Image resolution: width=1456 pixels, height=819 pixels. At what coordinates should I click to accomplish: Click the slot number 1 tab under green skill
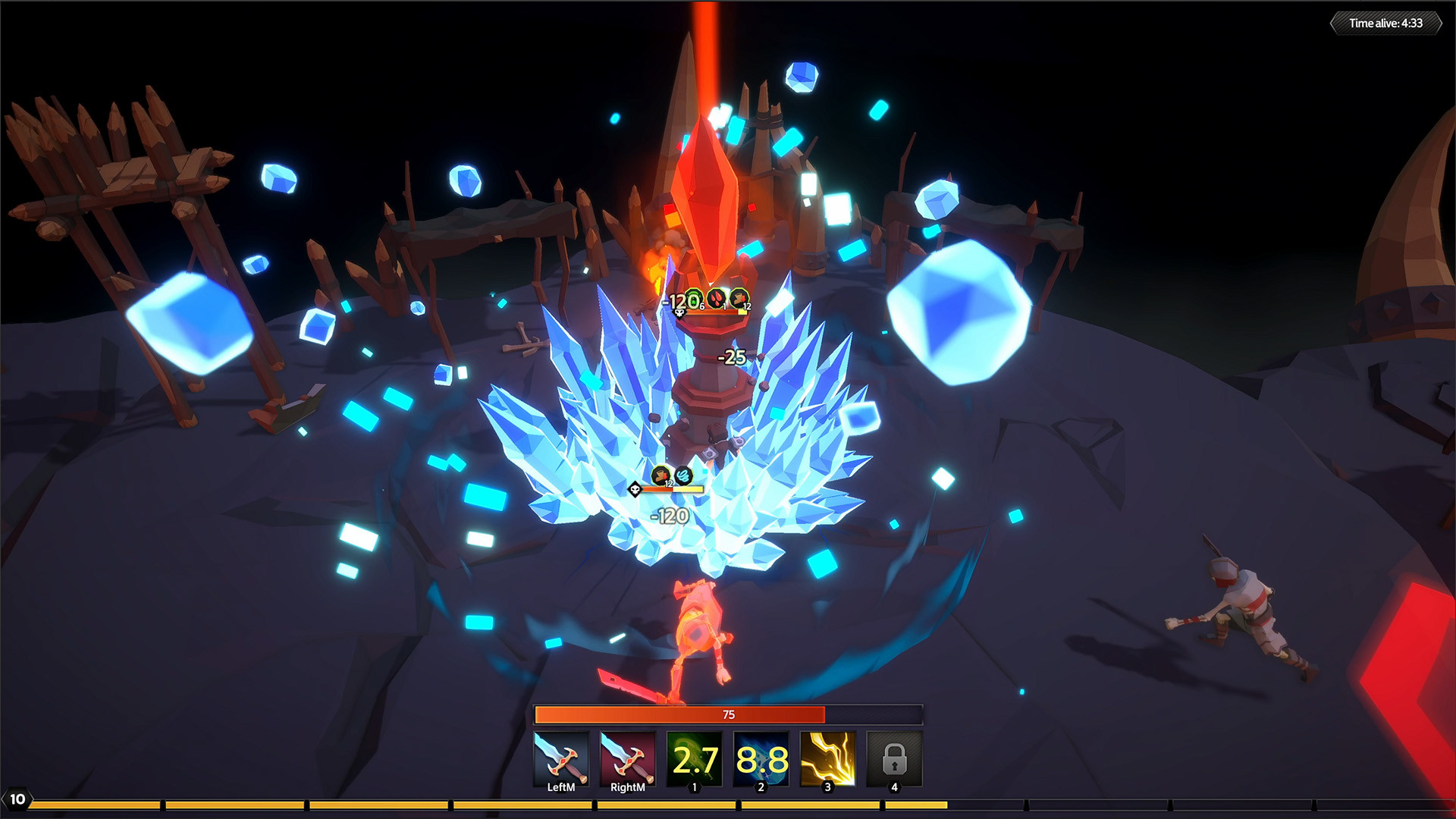[694, 787]
